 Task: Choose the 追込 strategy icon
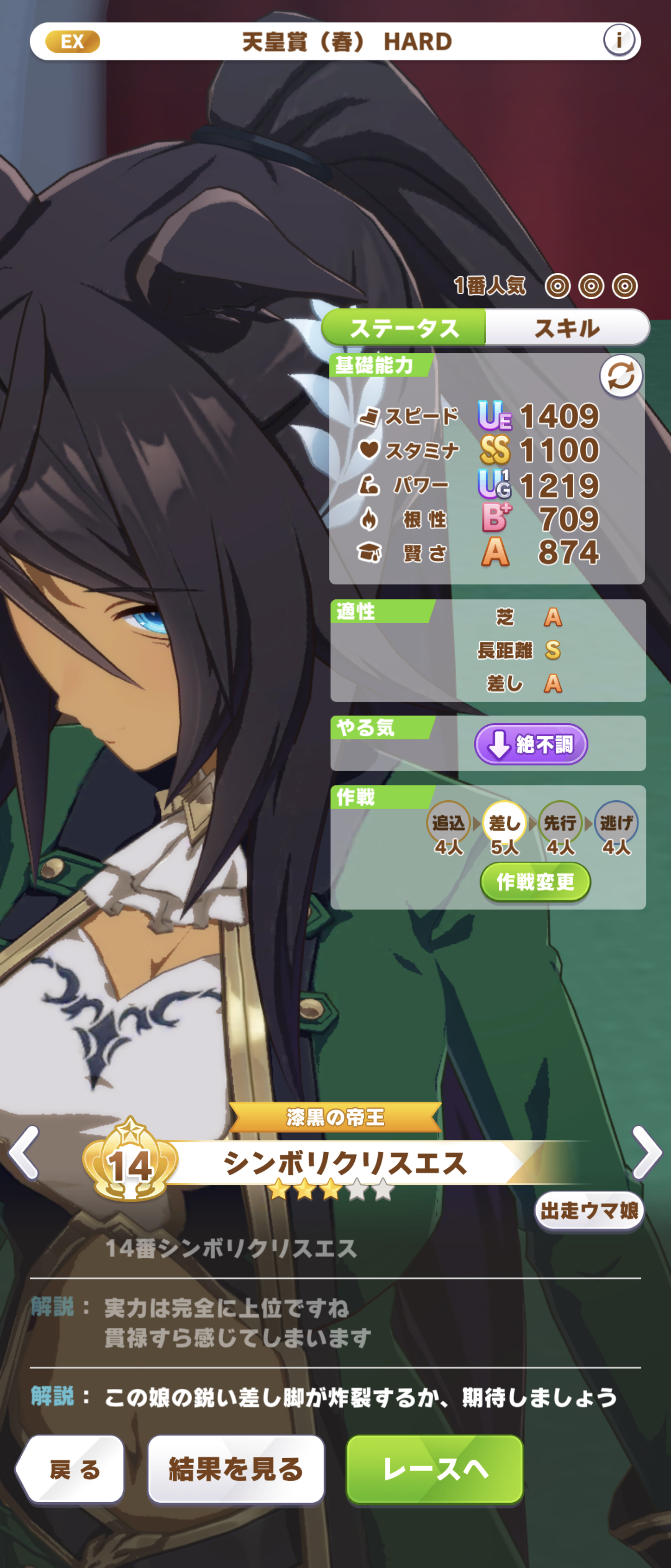click(x=448, y=822)
